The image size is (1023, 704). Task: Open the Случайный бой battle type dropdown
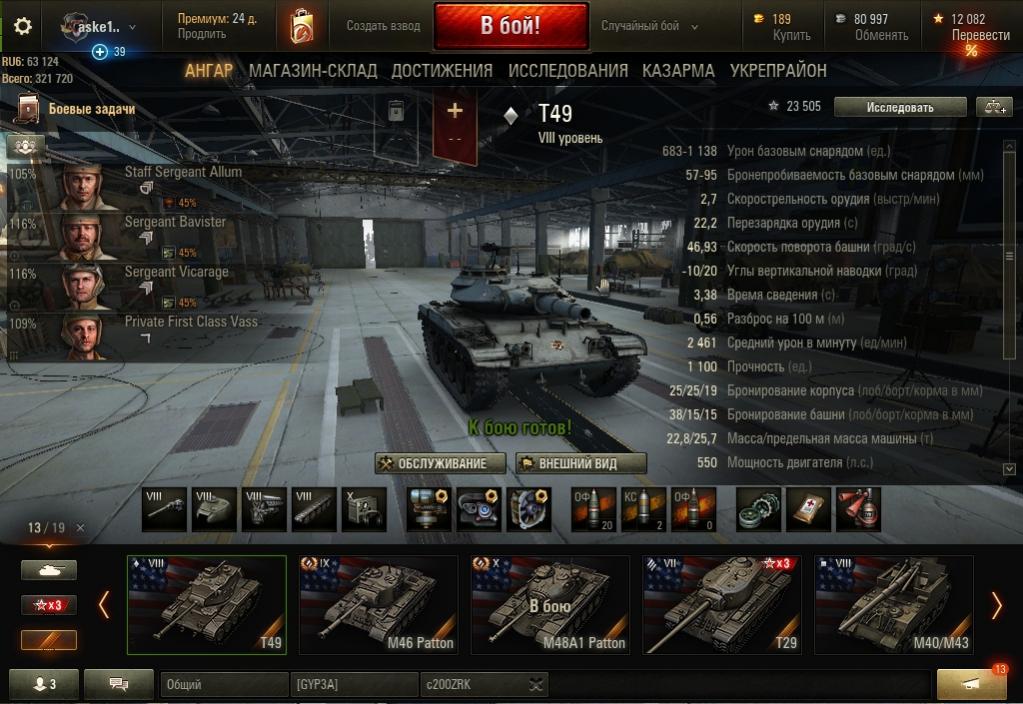coord(650,26)
